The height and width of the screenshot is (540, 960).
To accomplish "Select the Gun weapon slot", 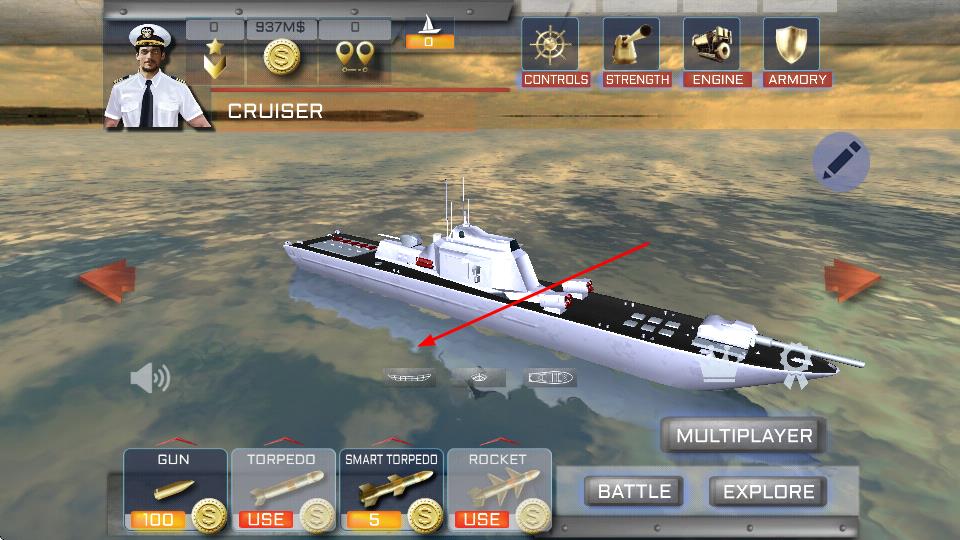I will (174, 490).
